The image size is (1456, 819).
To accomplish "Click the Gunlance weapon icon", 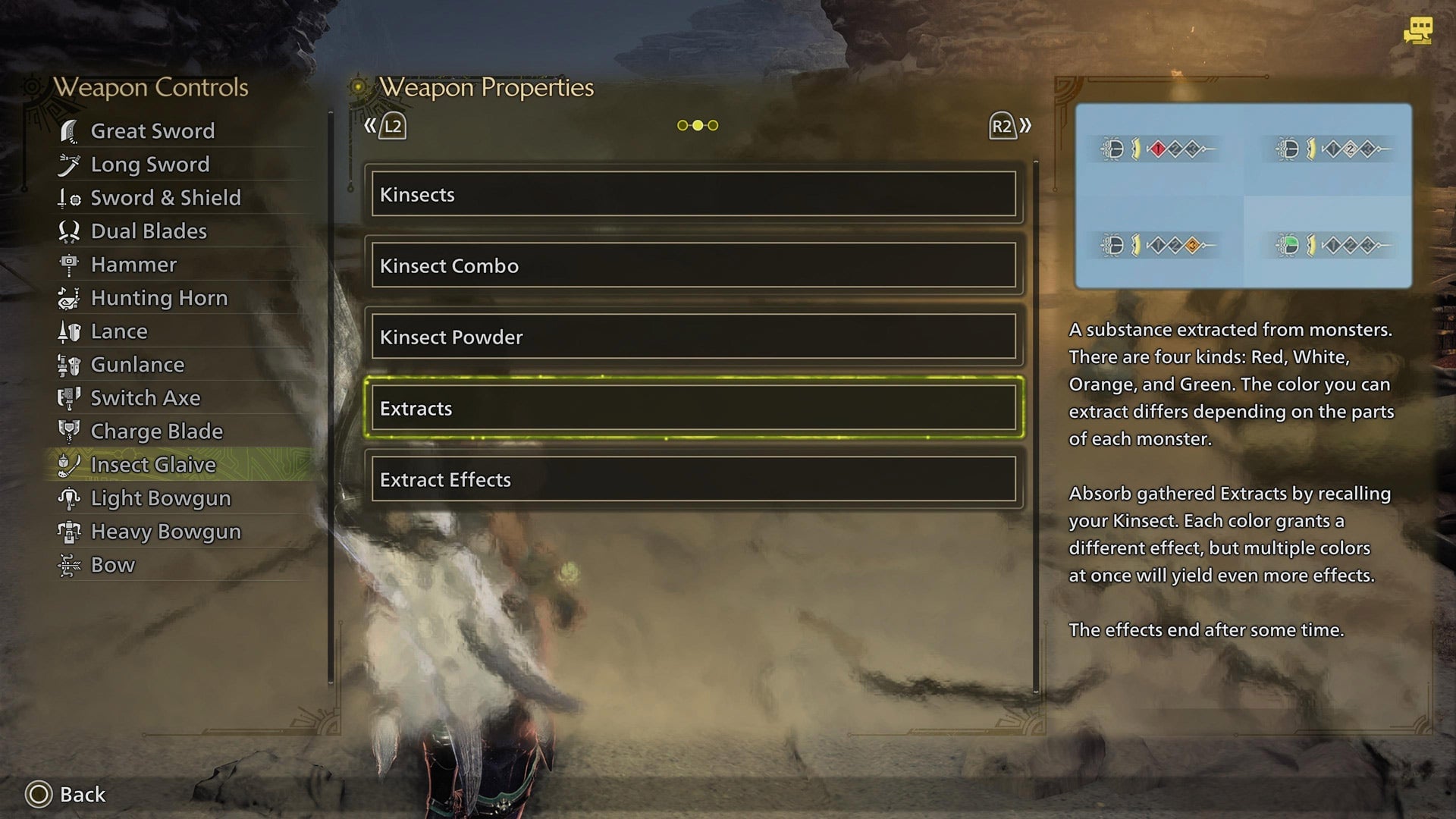I will (x=71, y=365).
